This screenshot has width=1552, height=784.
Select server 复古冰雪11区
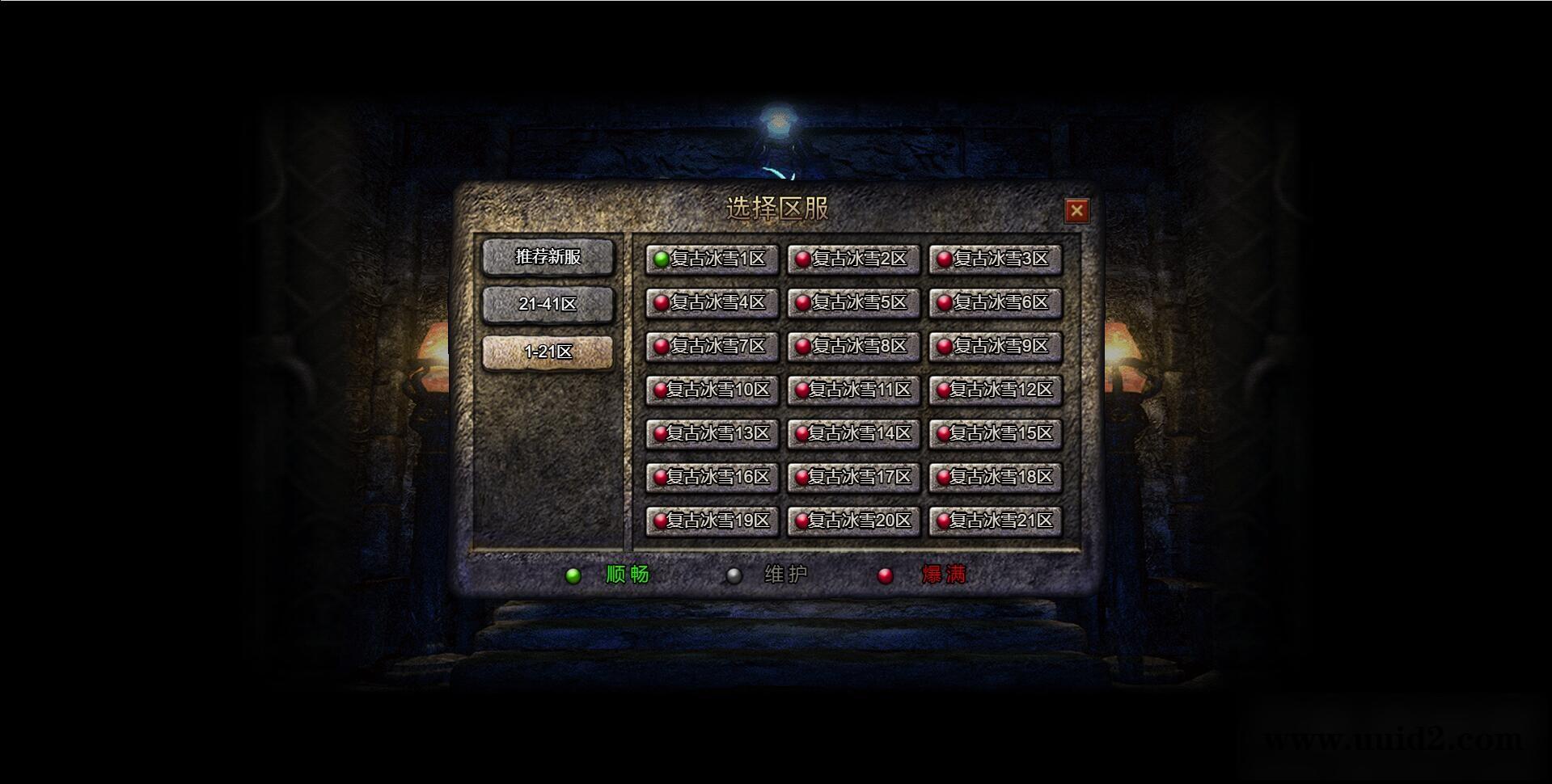[x=853, y=390]
